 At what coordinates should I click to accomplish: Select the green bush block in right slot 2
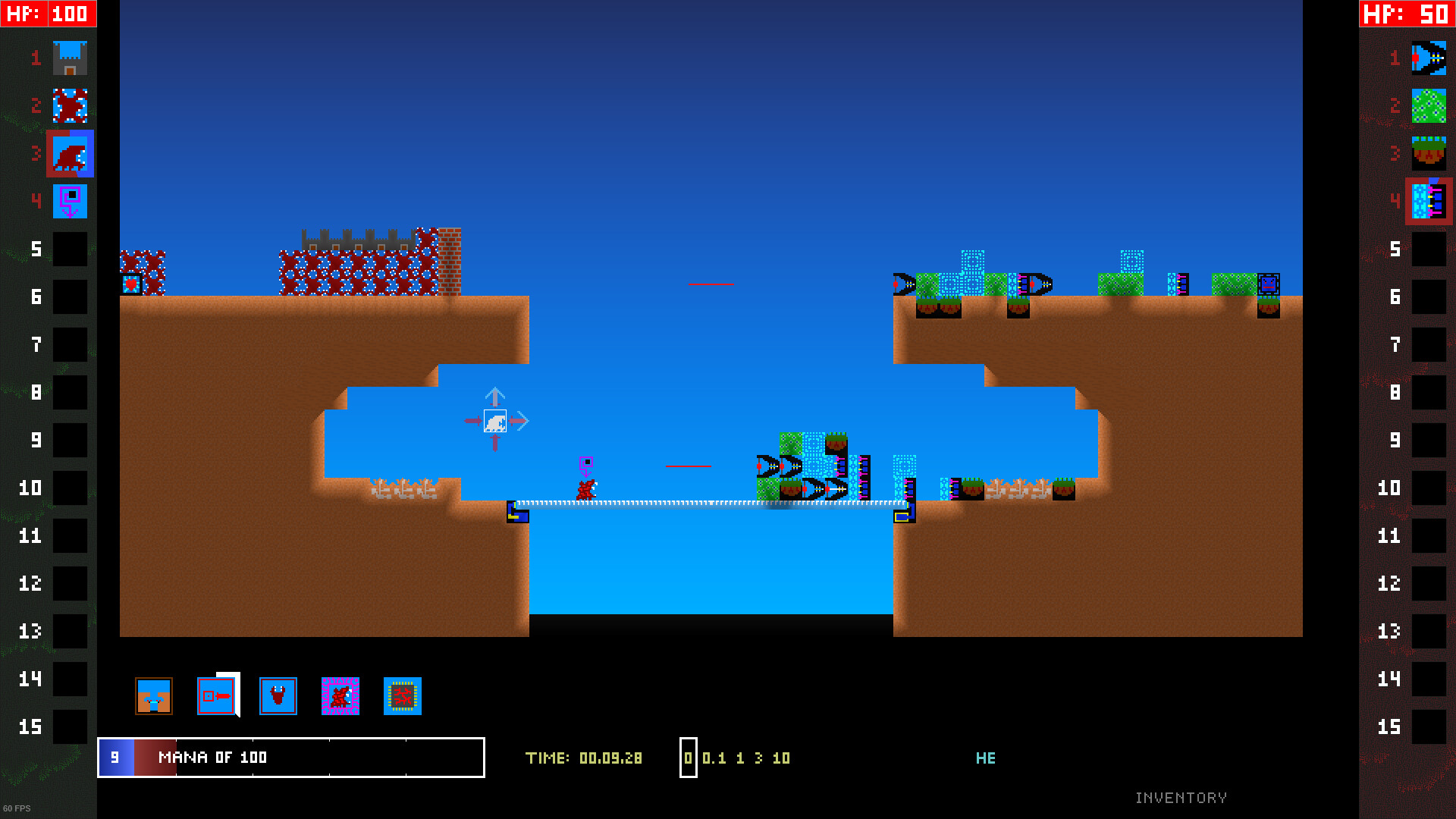point(1429,106)
